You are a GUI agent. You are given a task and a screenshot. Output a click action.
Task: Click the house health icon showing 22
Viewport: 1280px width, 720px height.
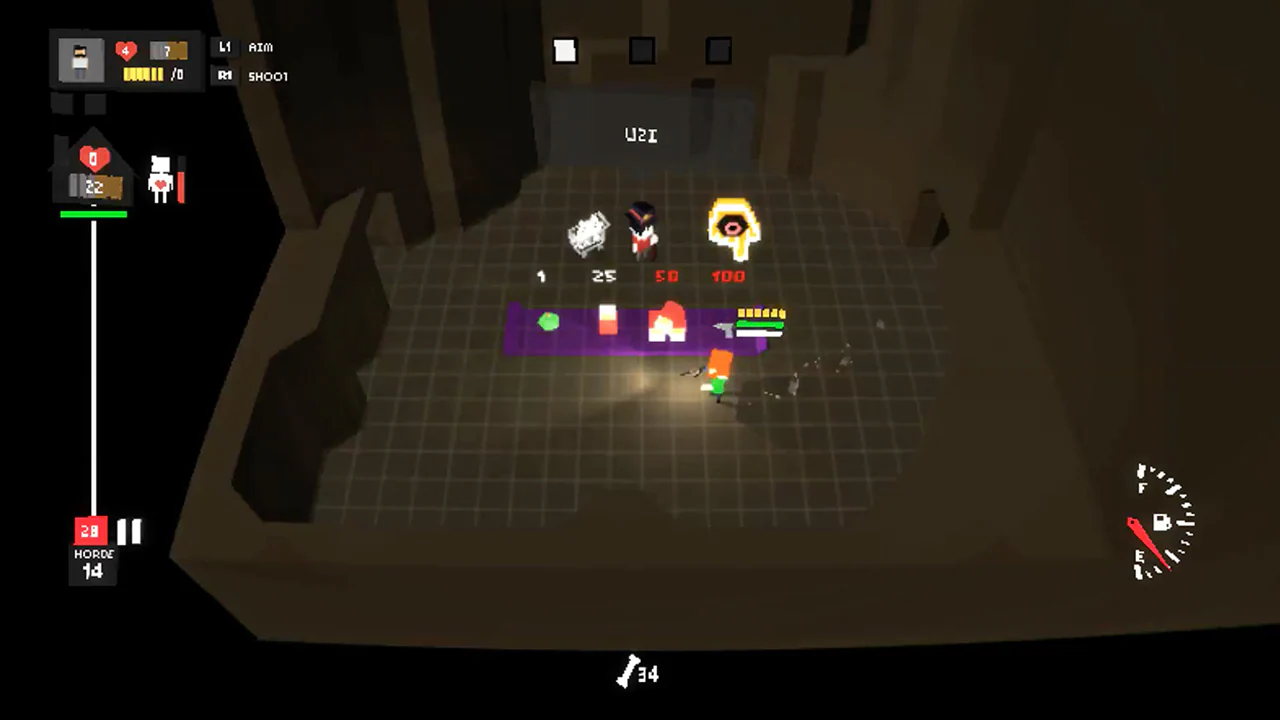coord(93,178)
